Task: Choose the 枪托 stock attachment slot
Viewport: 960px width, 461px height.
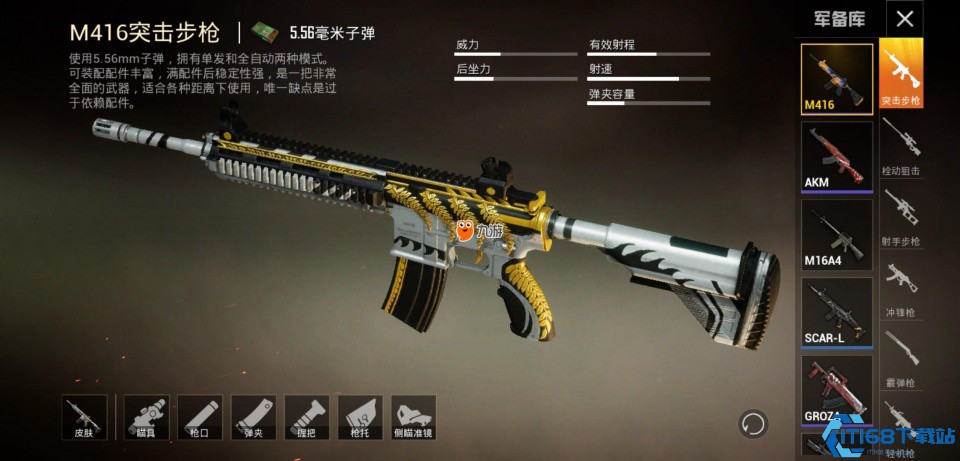Action: pyautogui.click(x=359, y=418)
